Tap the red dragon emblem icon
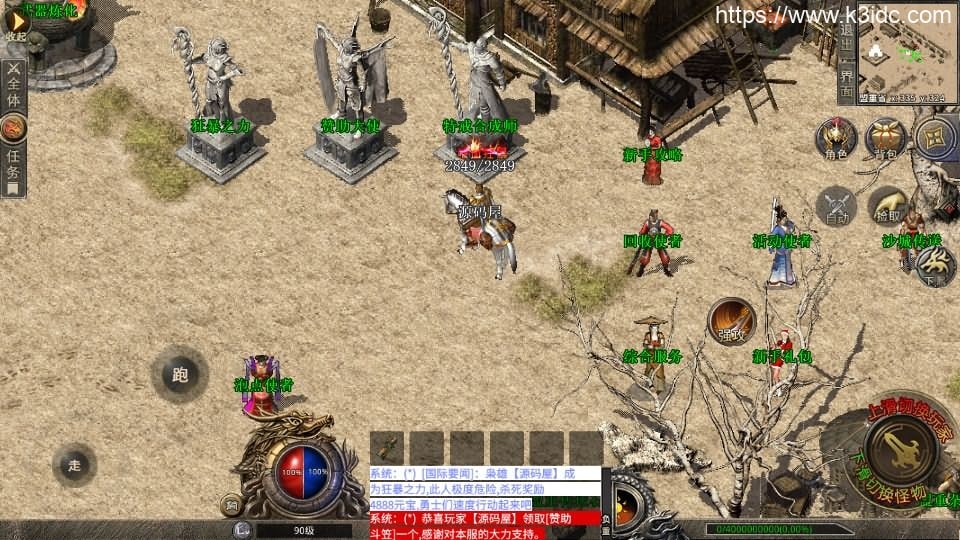 (x=14, y=127)
